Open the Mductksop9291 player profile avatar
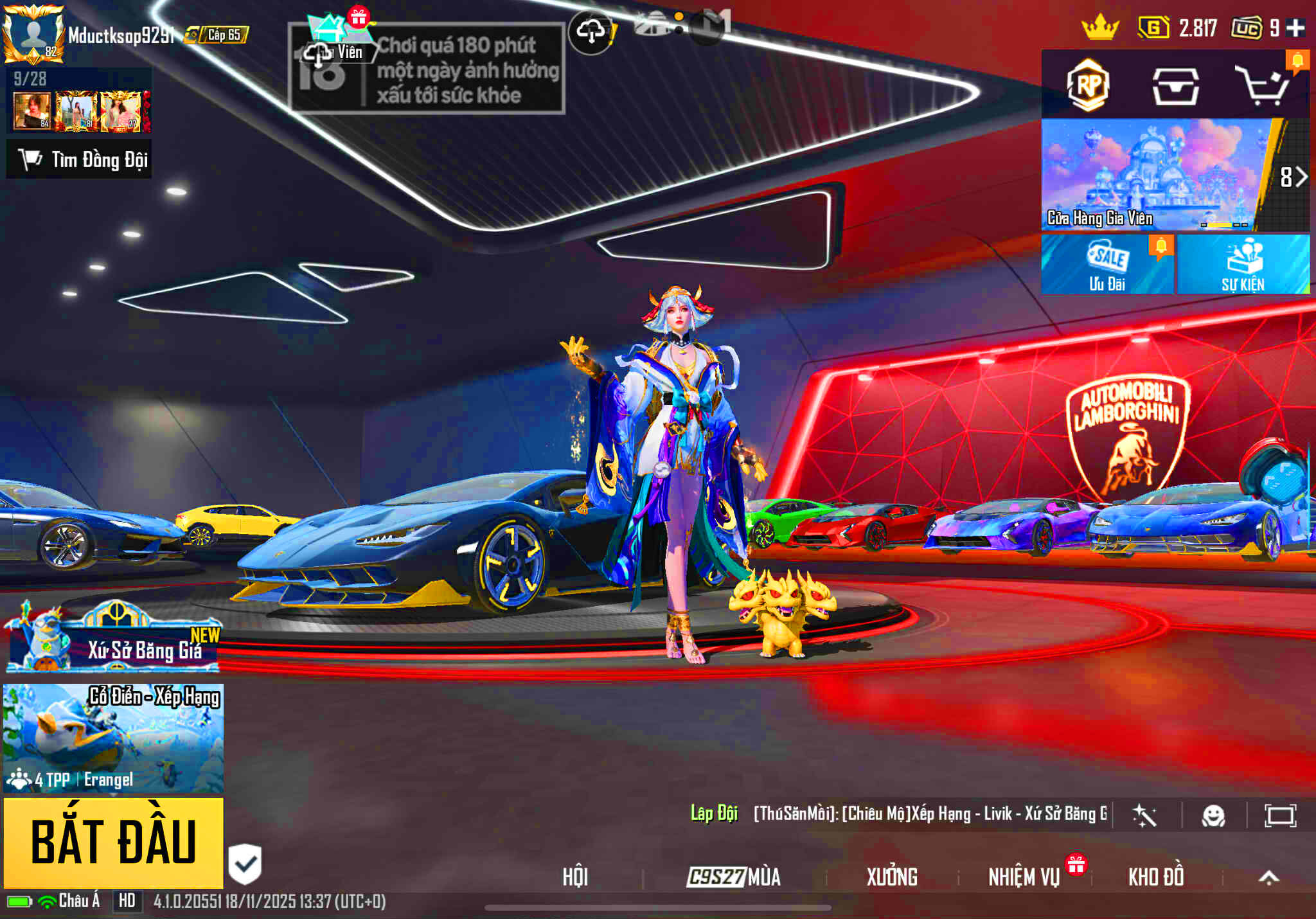This screenshot has height=919, width=1316. (x=33, y=33)
